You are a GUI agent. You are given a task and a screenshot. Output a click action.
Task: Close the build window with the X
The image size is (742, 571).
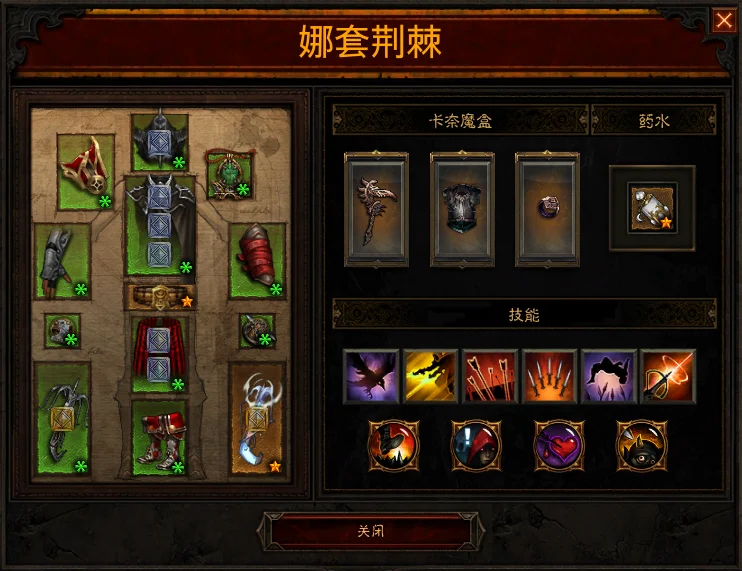(723, 20)
